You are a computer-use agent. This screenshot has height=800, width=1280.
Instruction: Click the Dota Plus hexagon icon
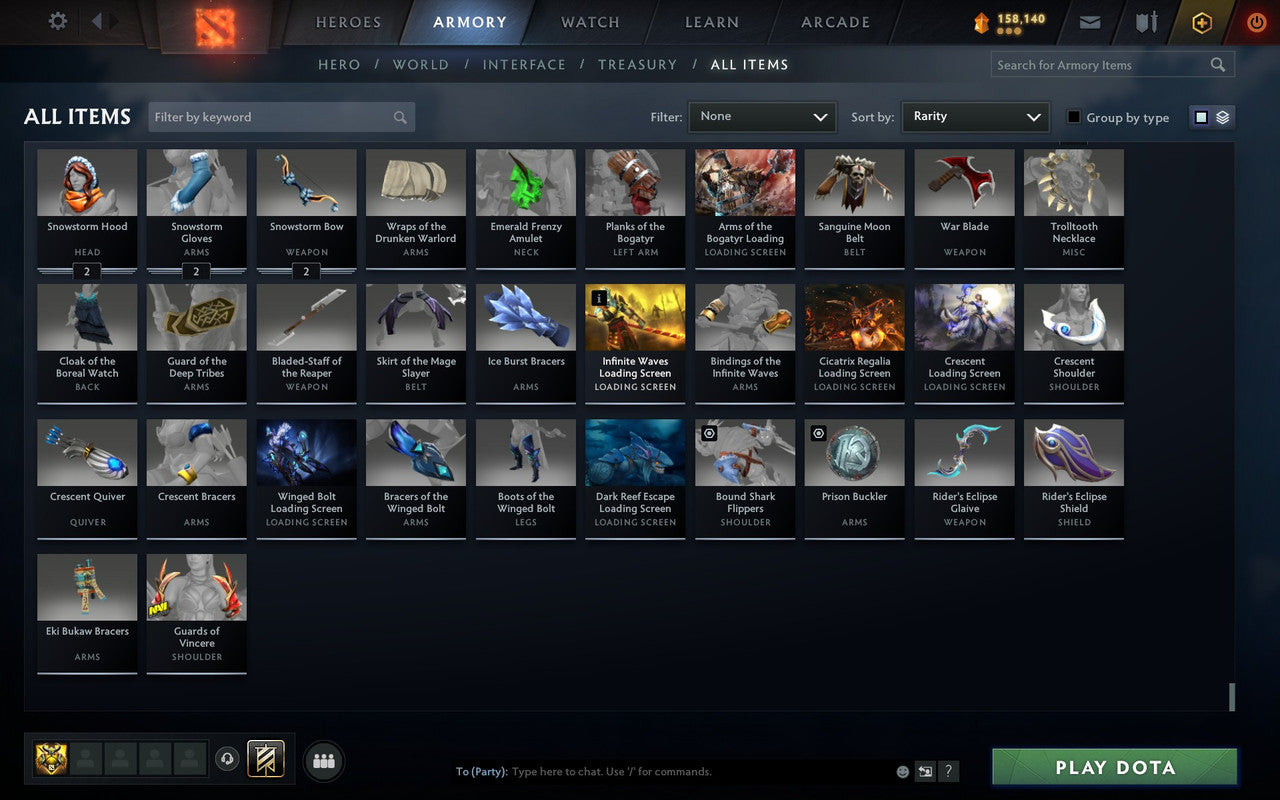[1201, 22]
